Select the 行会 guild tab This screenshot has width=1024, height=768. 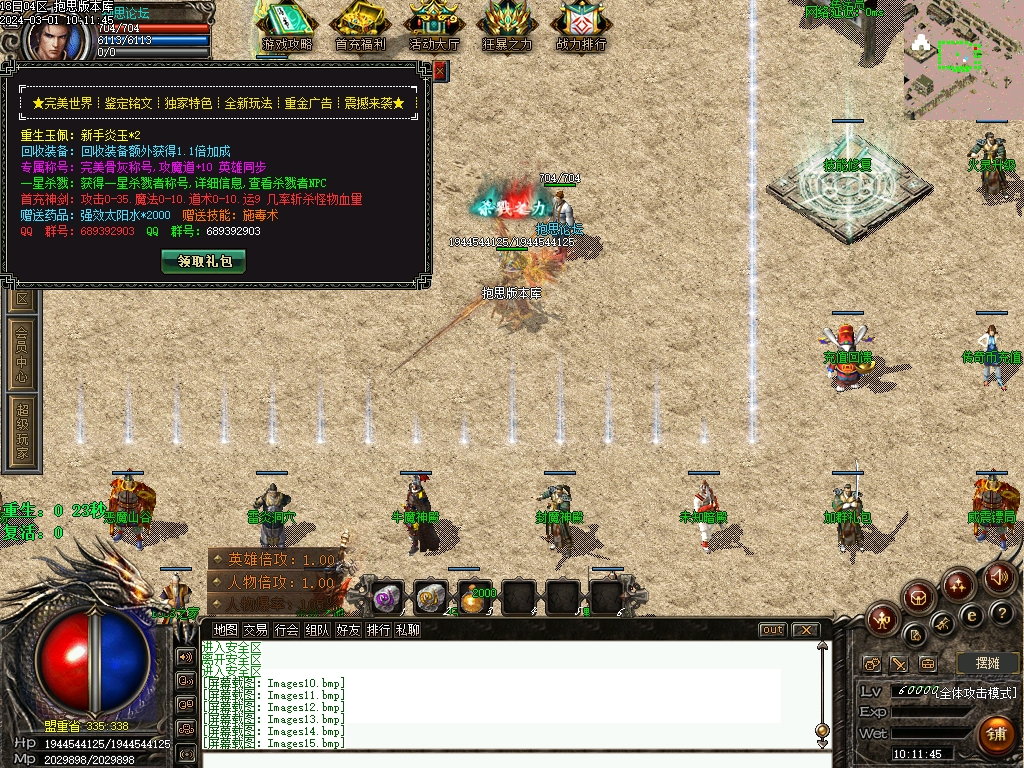(x=287, y=630)
